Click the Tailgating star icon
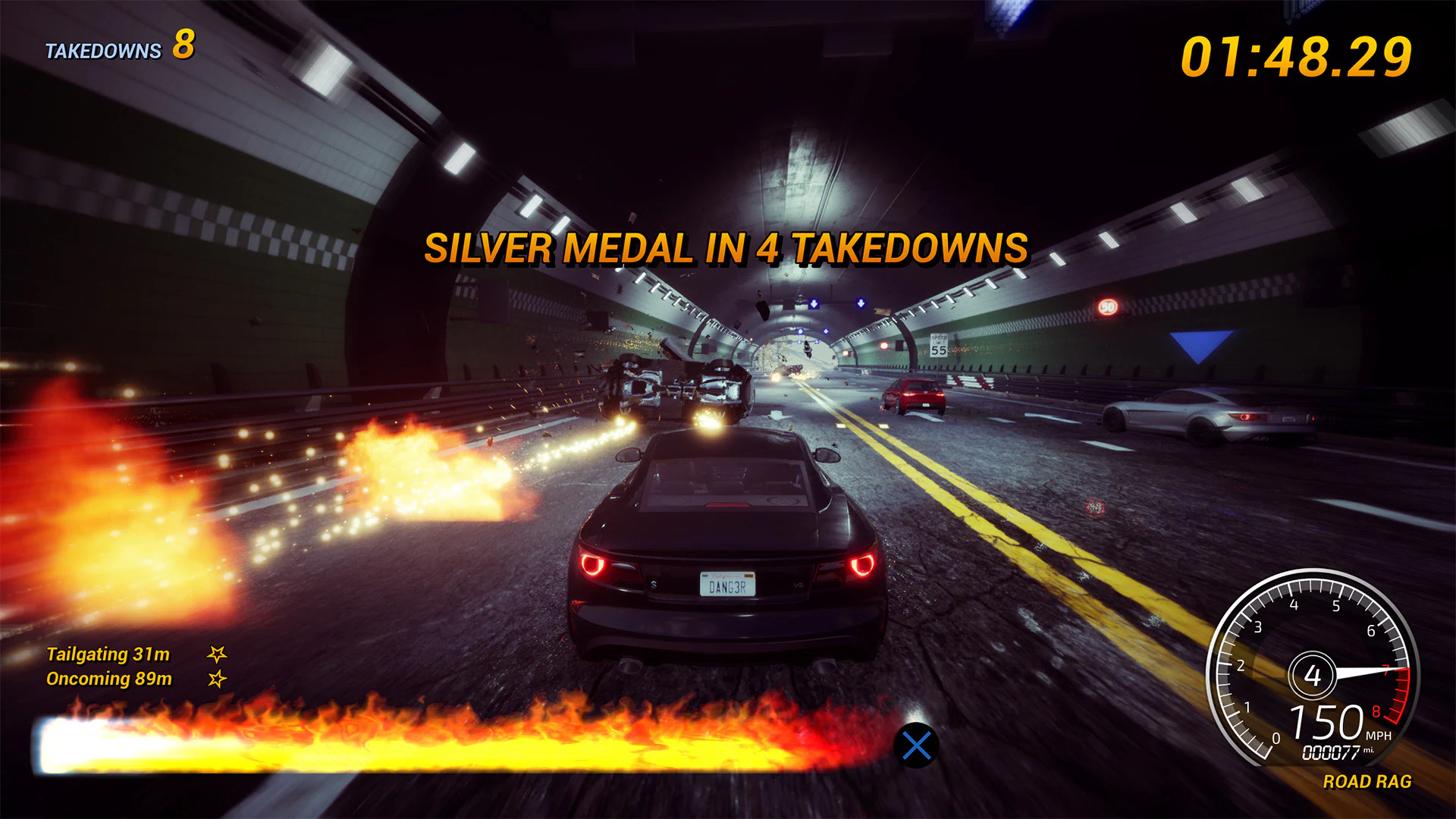The height and width of the screenshot is (819, 1456). [217, 654]
